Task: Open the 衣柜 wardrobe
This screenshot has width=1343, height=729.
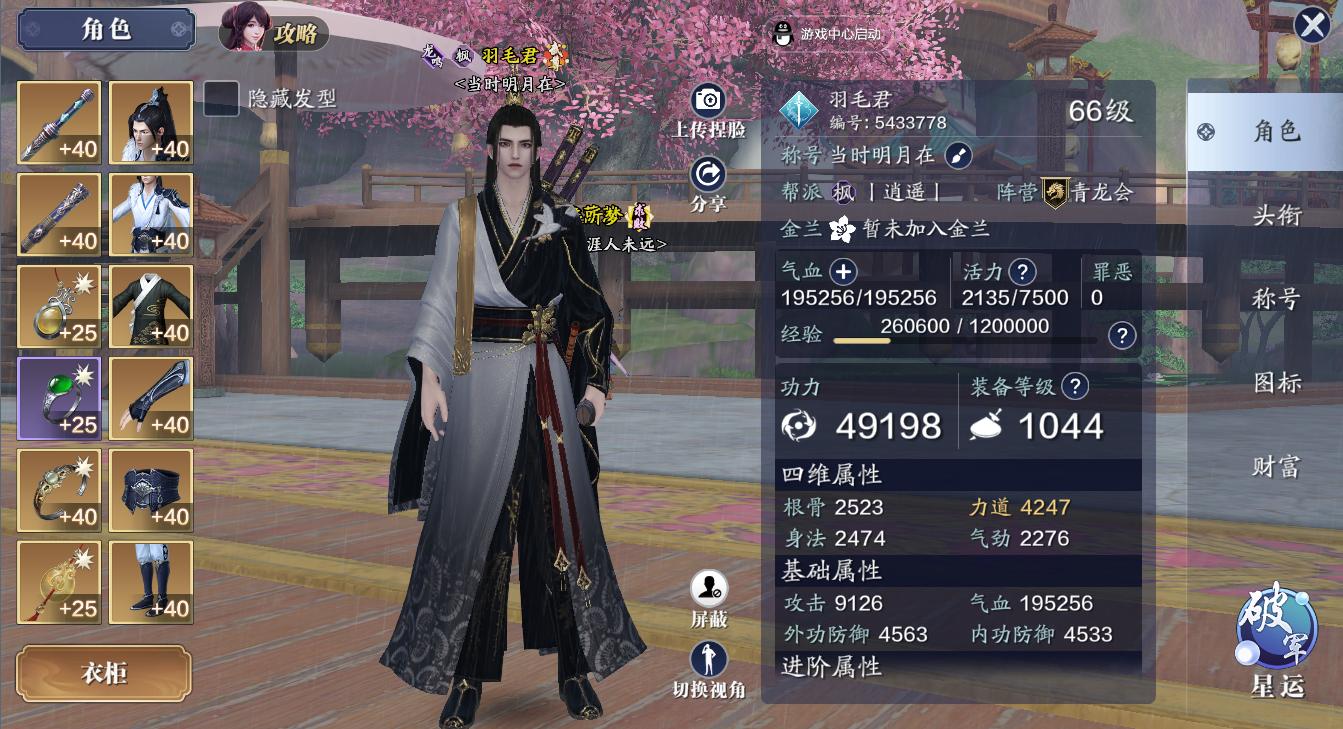Action: click(x=104, y=673)
